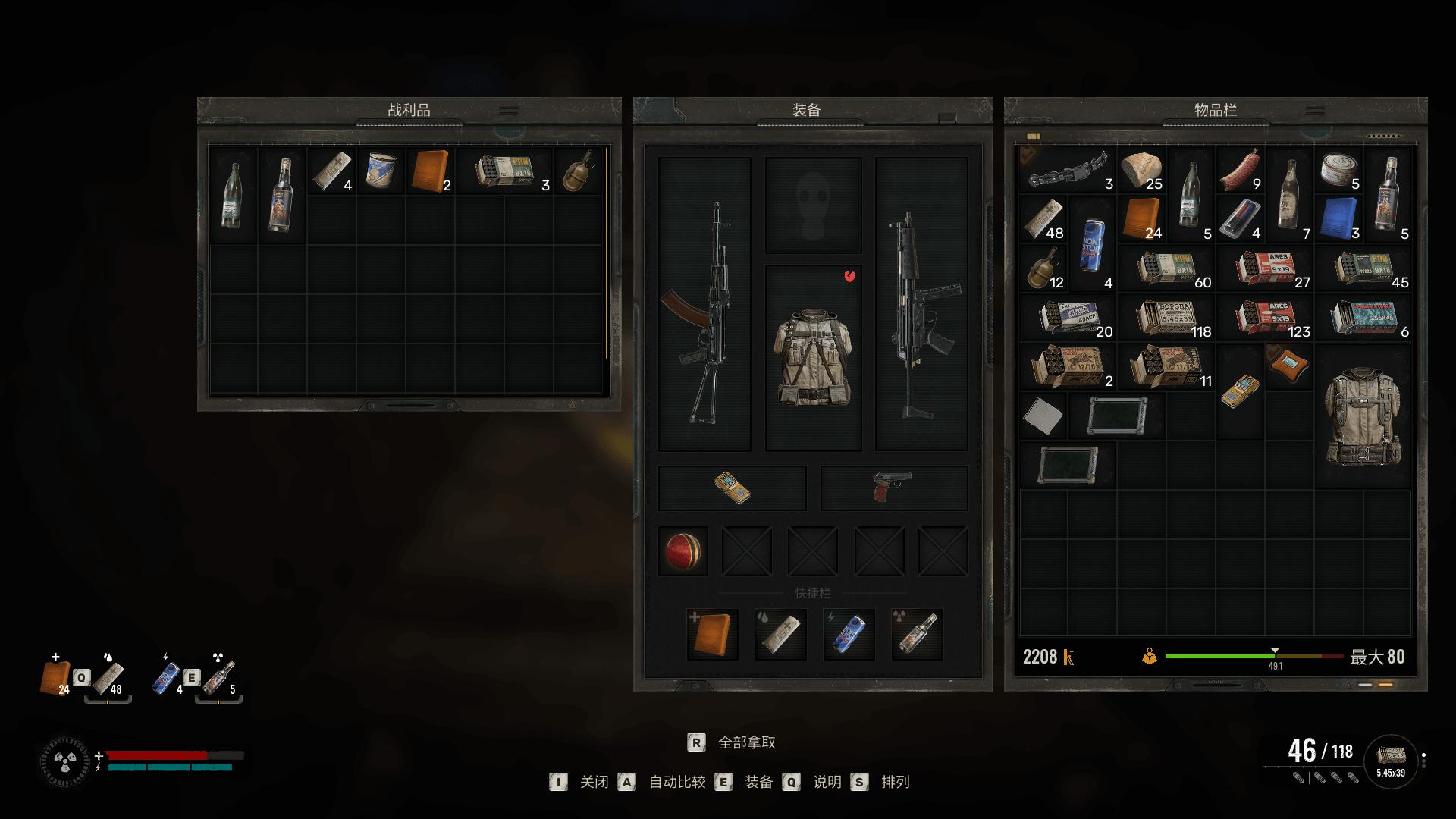Select the equipped submachine gun slot

point(921,304)
